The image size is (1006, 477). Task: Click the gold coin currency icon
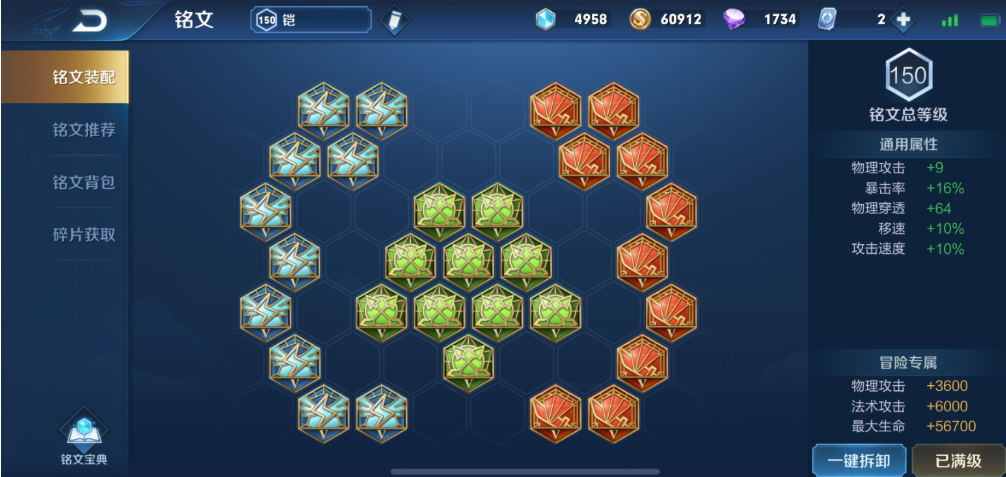pyautogui.click(x=640, y=20)
